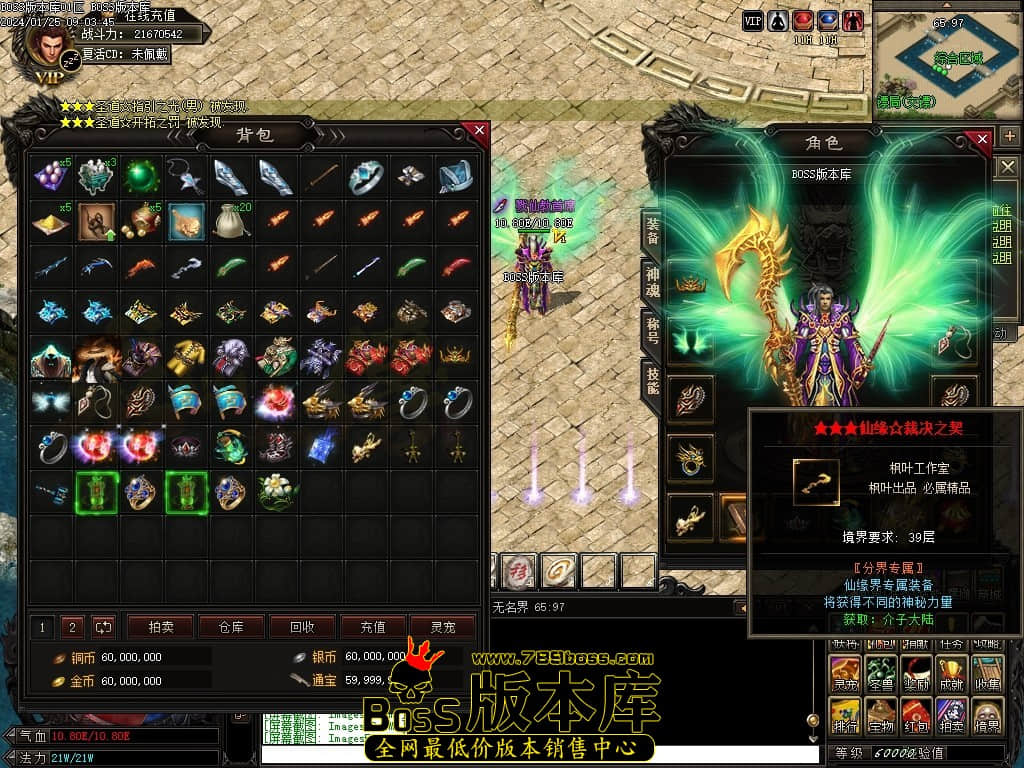Open the 充值 recharge button in bag
The height and width of the screenshot is (768, 1024).
click(373, 627)
